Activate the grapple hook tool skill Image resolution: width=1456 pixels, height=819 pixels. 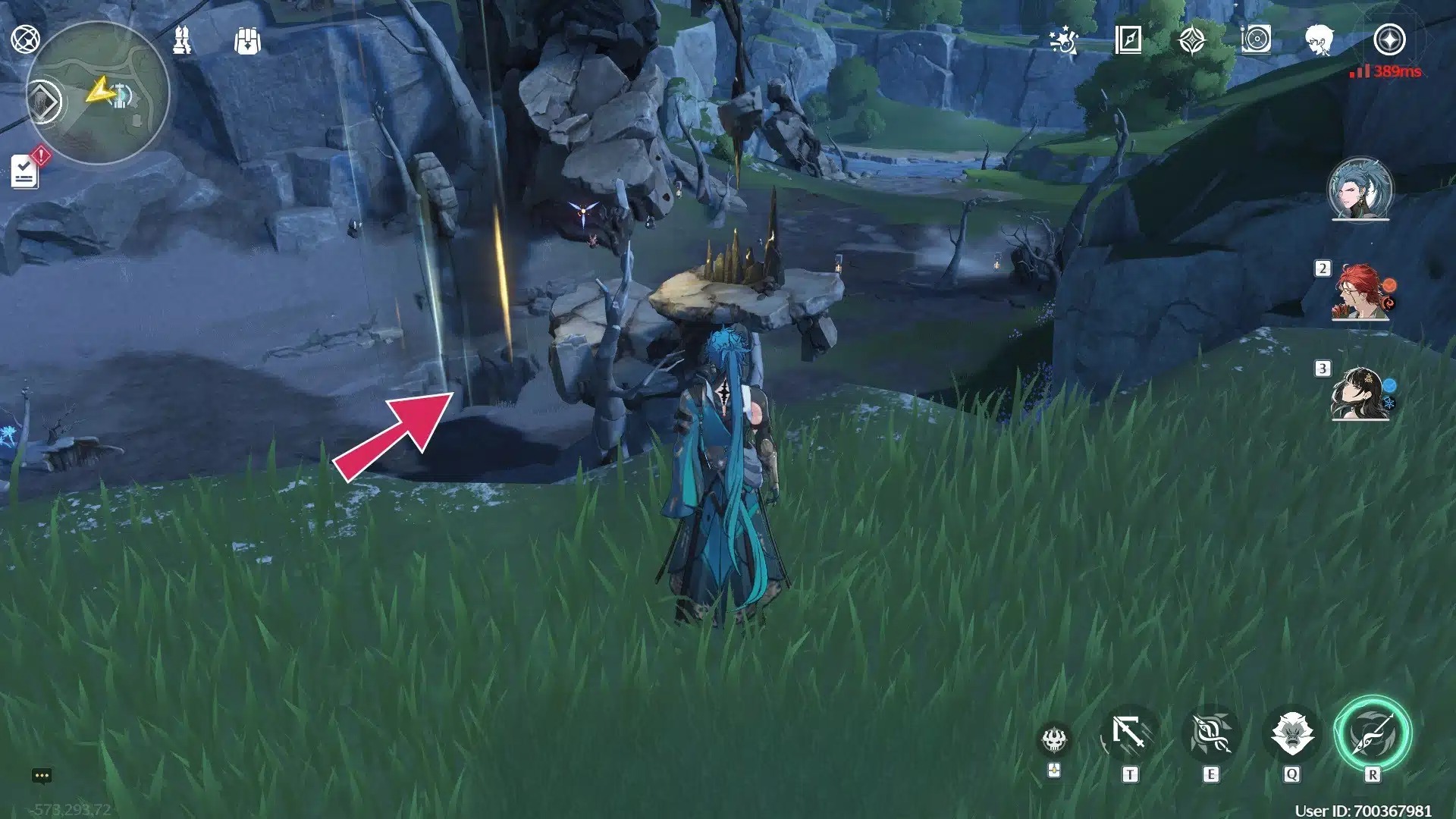[1129, 734]
